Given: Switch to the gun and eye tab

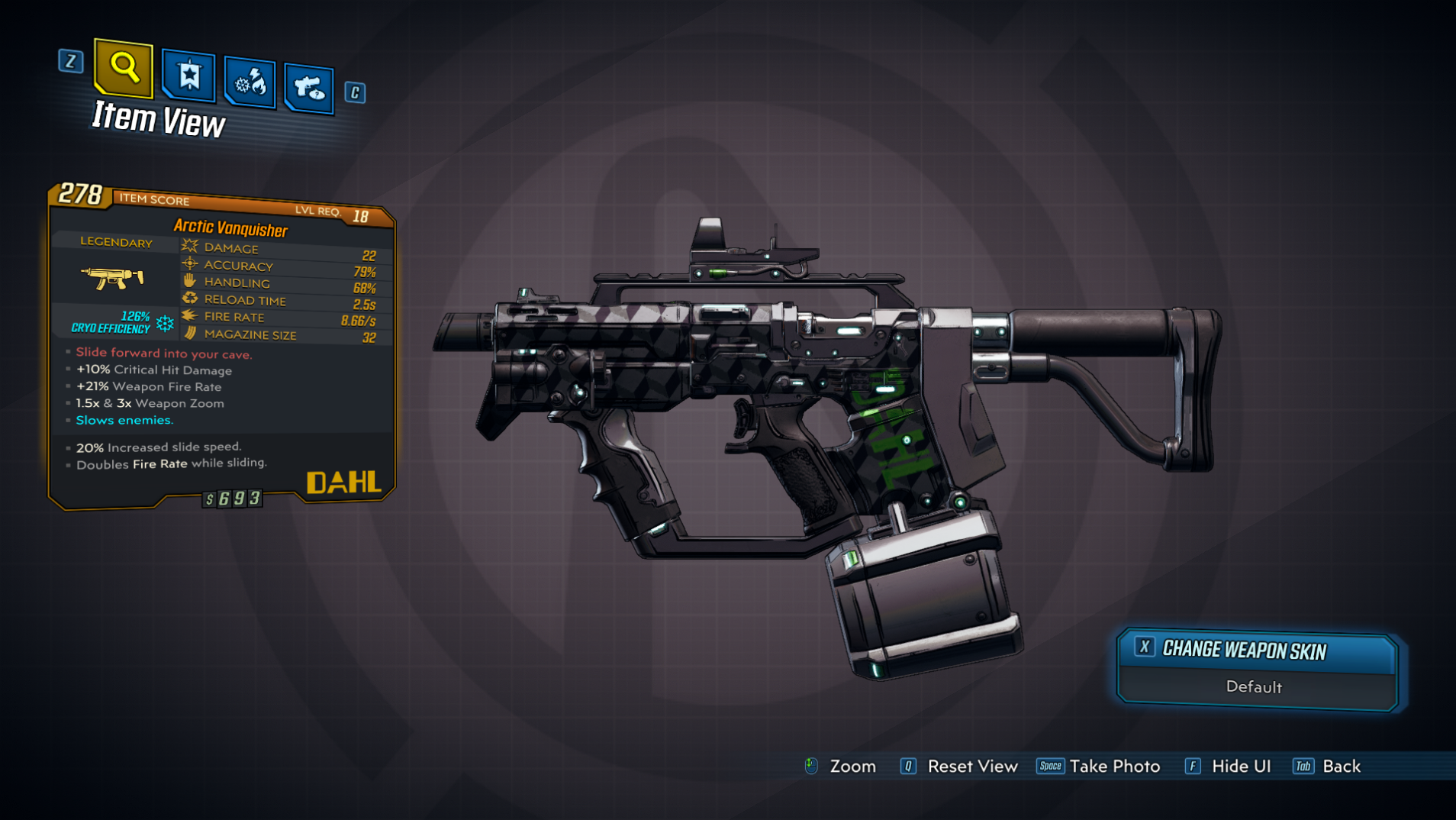Looking at the screenshot, I should 309,89.
